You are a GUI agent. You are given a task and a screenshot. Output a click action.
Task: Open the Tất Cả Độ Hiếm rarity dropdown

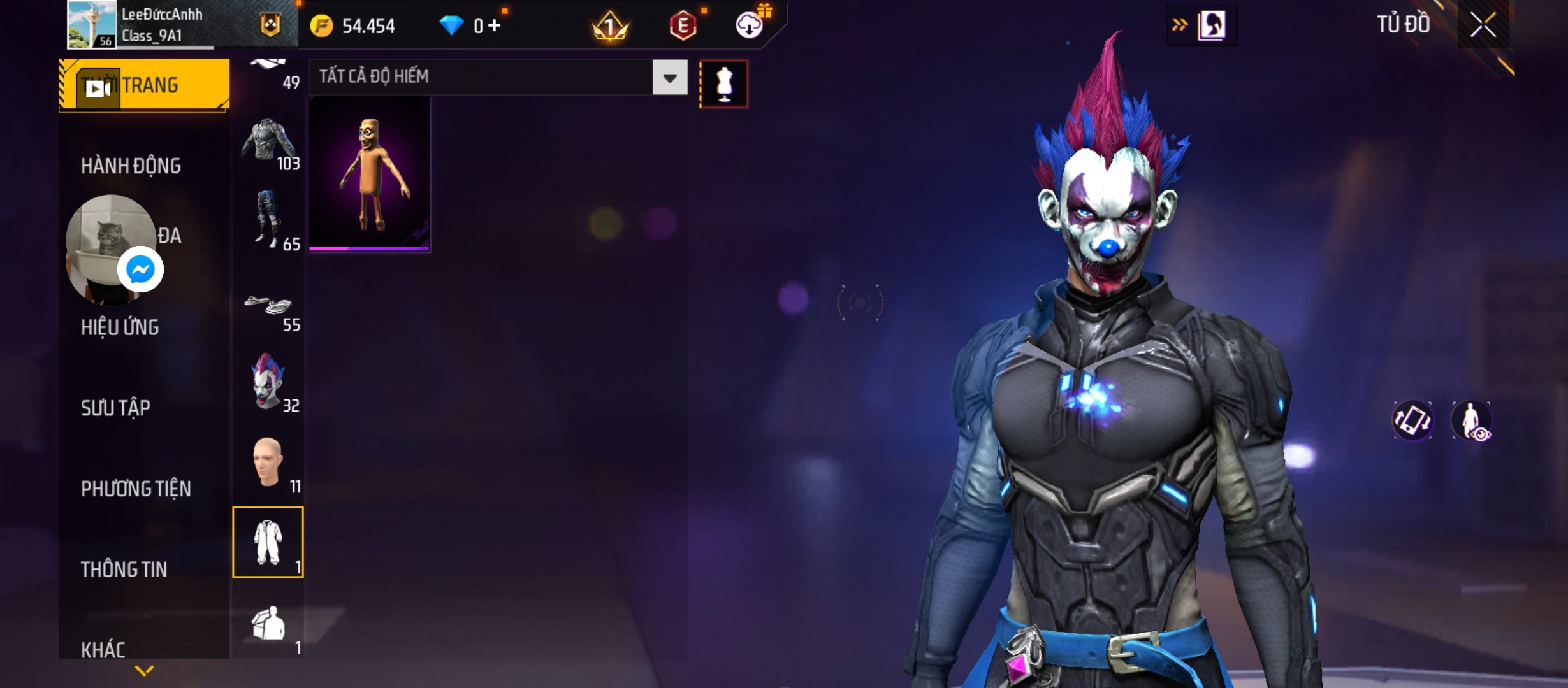[669, 78]
